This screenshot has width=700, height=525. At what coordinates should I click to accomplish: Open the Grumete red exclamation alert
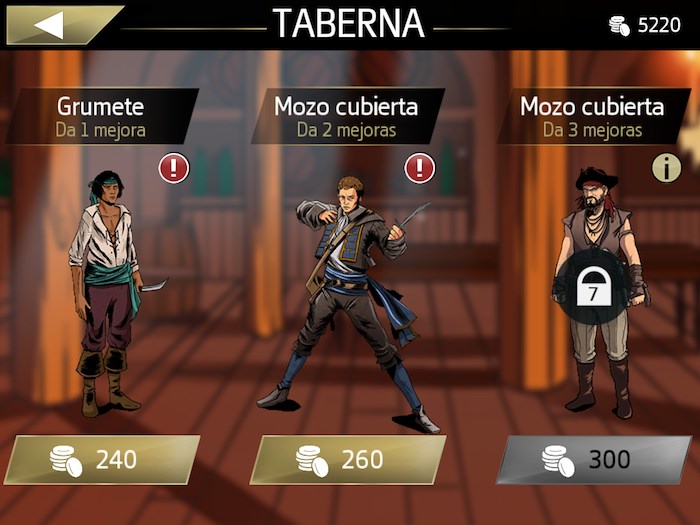click(173, 168)
